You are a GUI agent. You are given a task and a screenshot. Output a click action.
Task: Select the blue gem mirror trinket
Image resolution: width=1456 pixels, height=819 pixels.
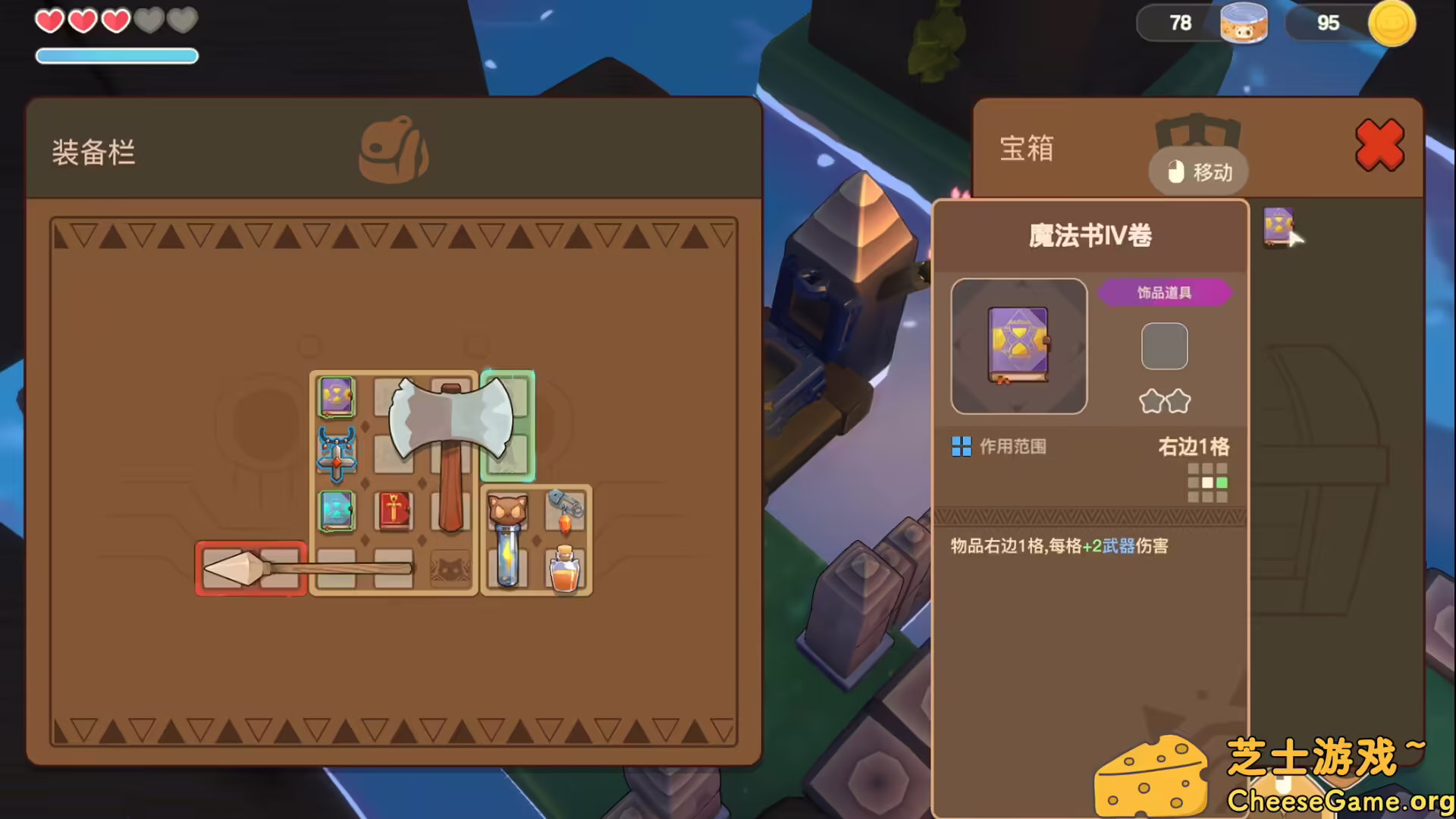click(x=336, y=510)
